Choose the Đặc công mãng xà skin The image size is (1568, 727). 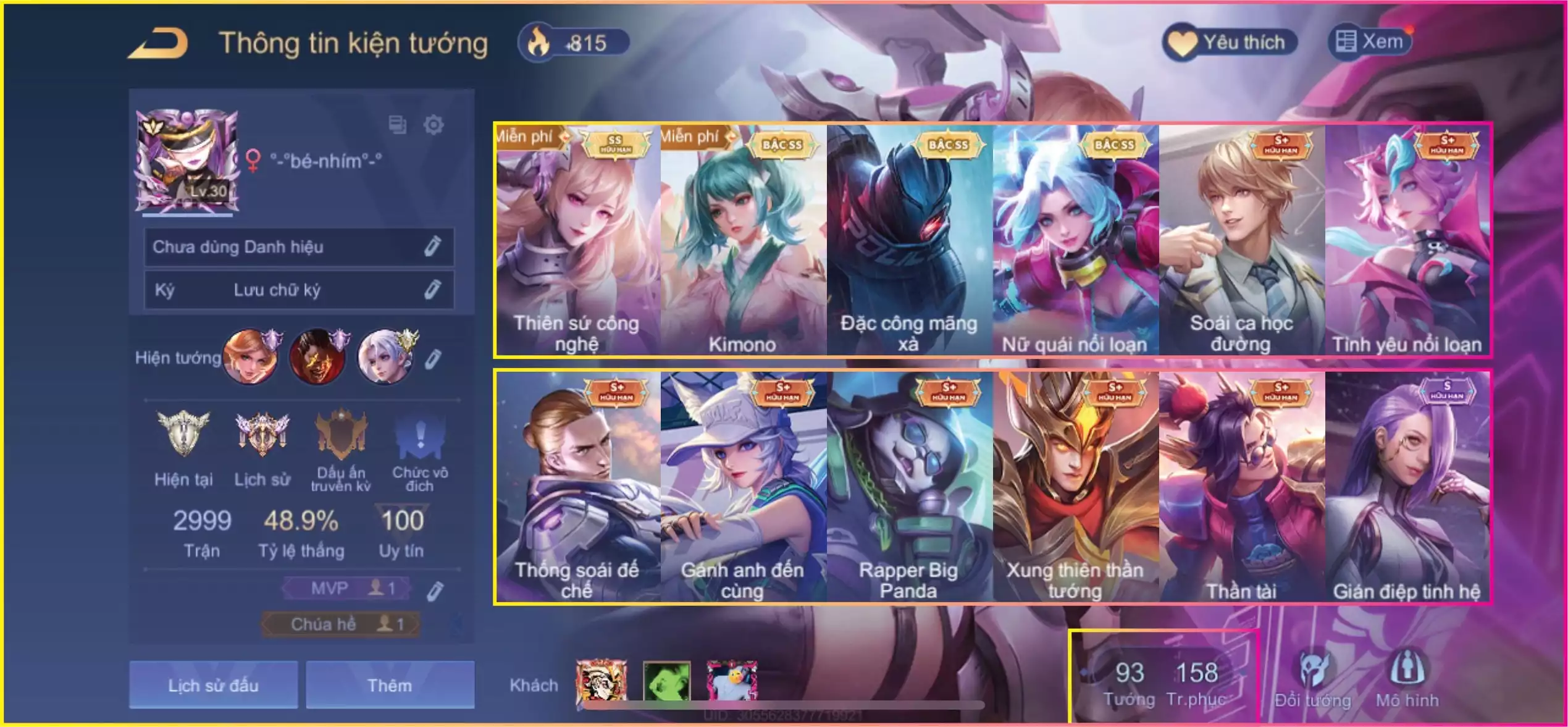(x=909, y=240)
